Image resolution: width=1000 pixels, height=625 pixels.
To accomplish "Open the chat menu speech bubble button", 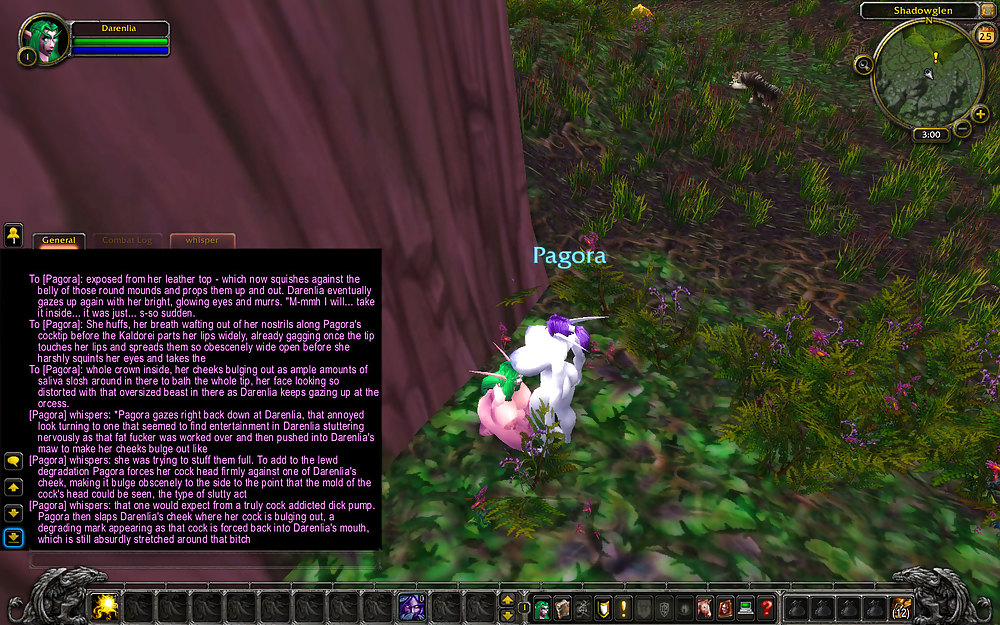I will (14, 461).
